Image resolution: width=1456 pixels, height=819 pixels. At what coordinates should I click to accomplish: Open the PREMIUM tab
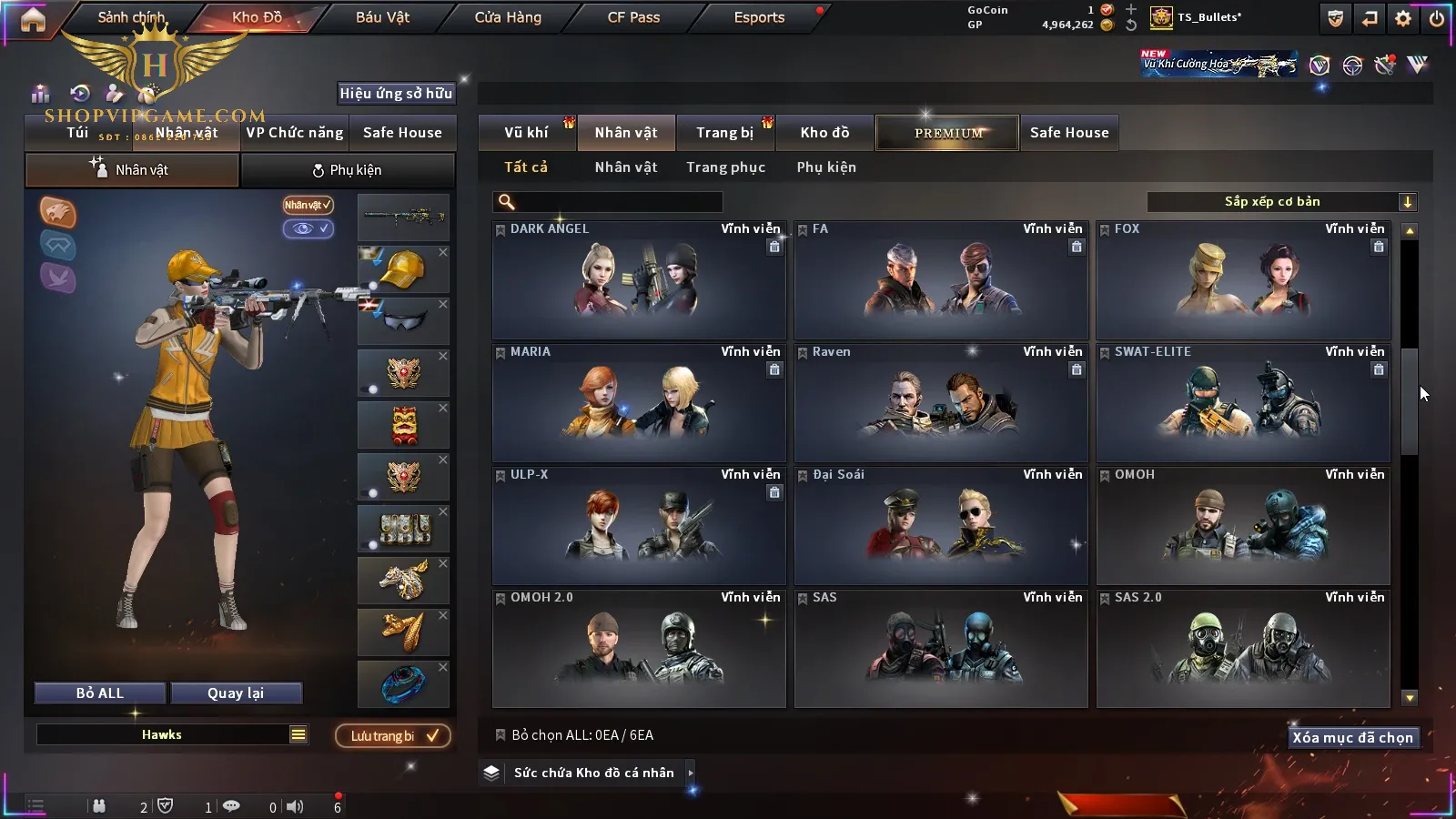click(947, 133)
